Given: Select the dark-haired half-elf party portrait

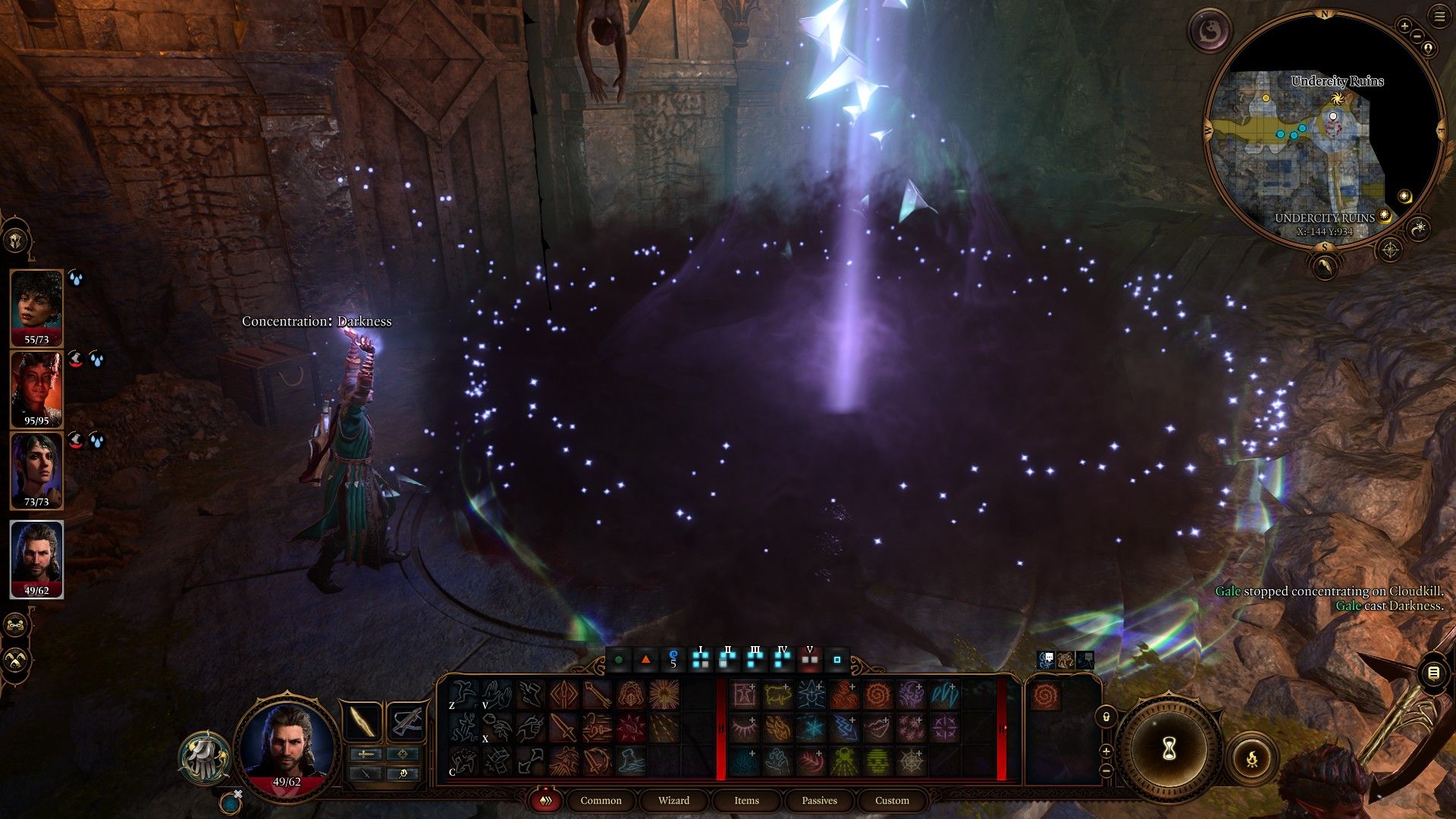Looking at the screenshot, I should pos(36,469).
